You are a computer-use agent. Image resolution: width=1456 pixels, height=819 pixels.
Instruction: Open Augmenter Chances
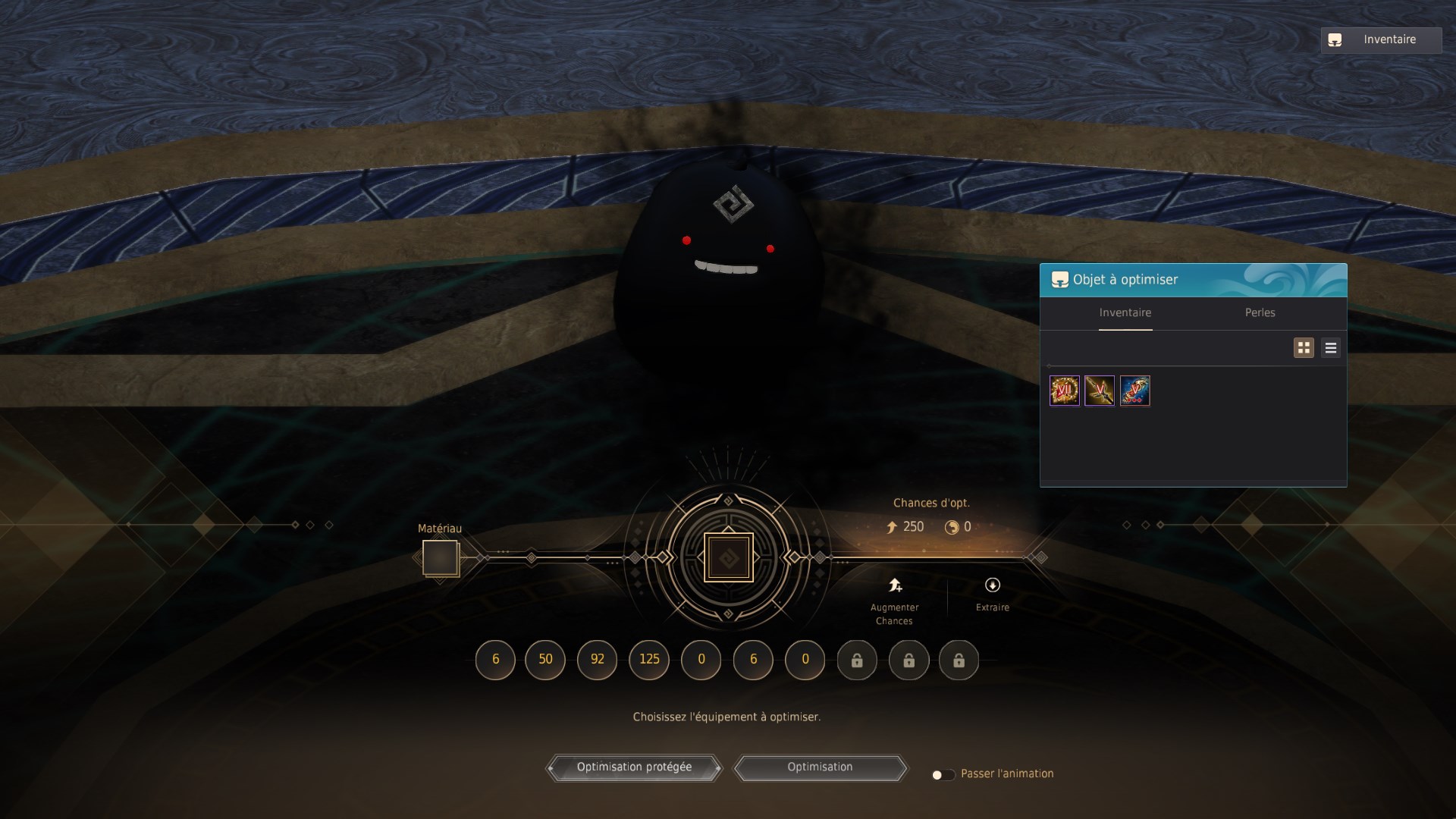click(x=895, y=600)
